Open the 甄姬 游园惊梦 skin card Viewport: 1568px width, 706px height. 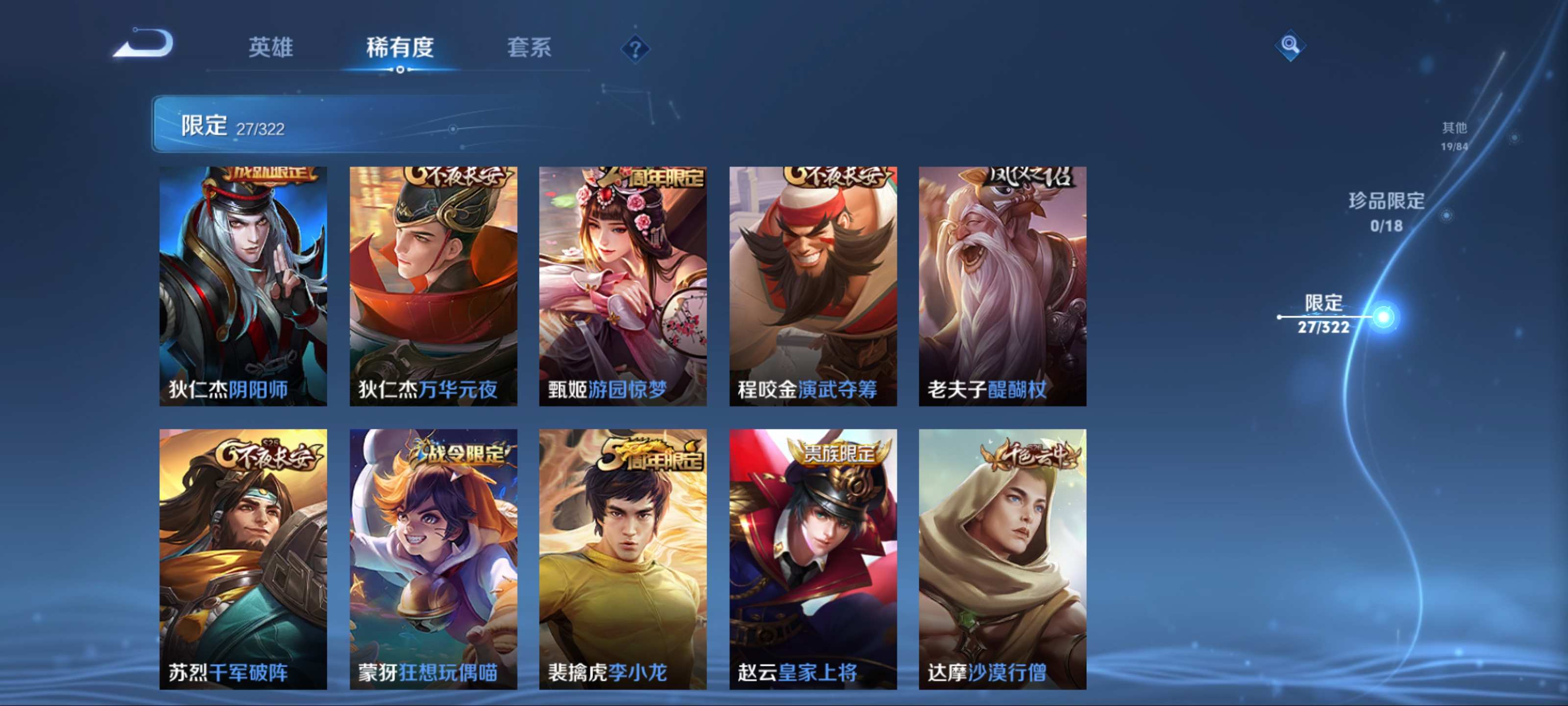[623, 286]
